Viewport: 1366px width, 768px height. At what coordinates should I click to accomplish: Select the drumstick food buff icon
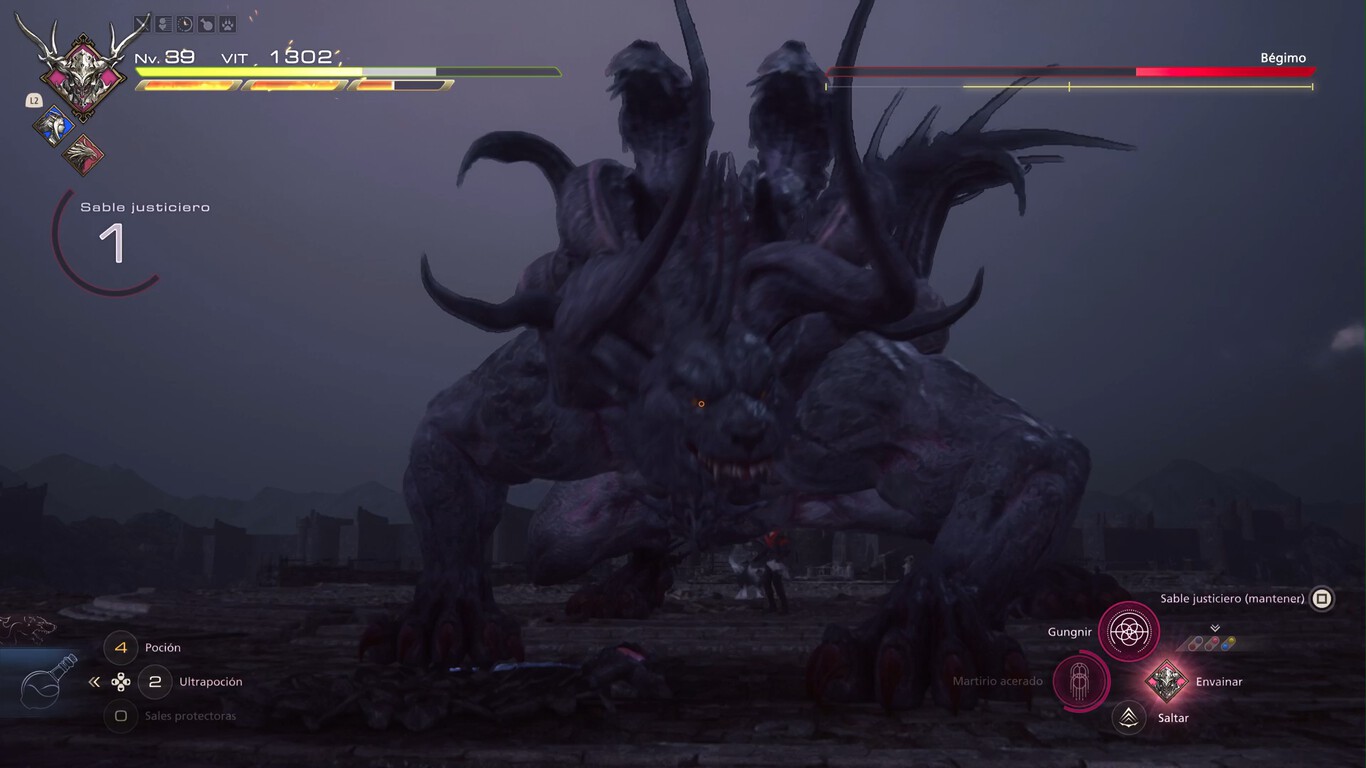(207, 23)
